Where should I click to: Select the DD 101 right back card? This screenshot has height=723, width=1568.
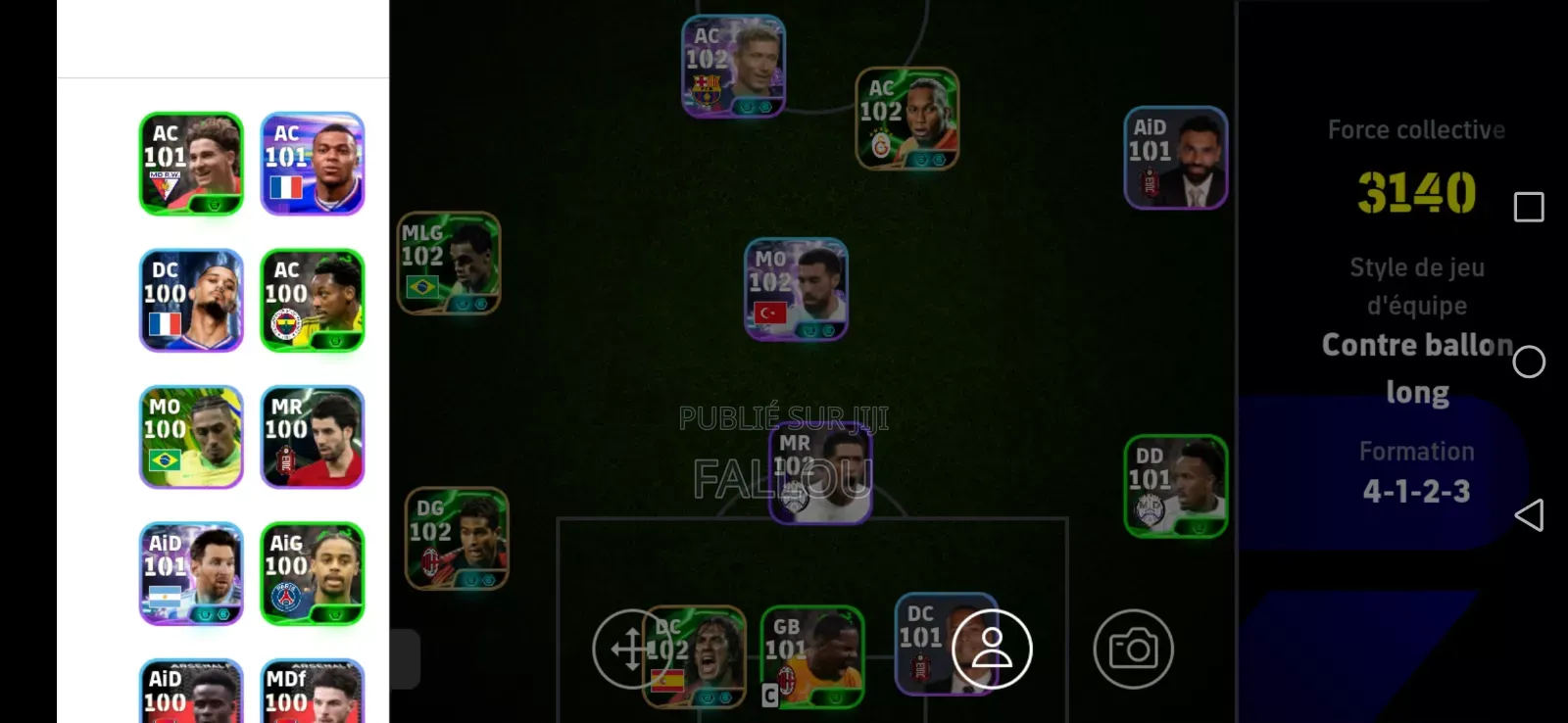point(1176,483)
